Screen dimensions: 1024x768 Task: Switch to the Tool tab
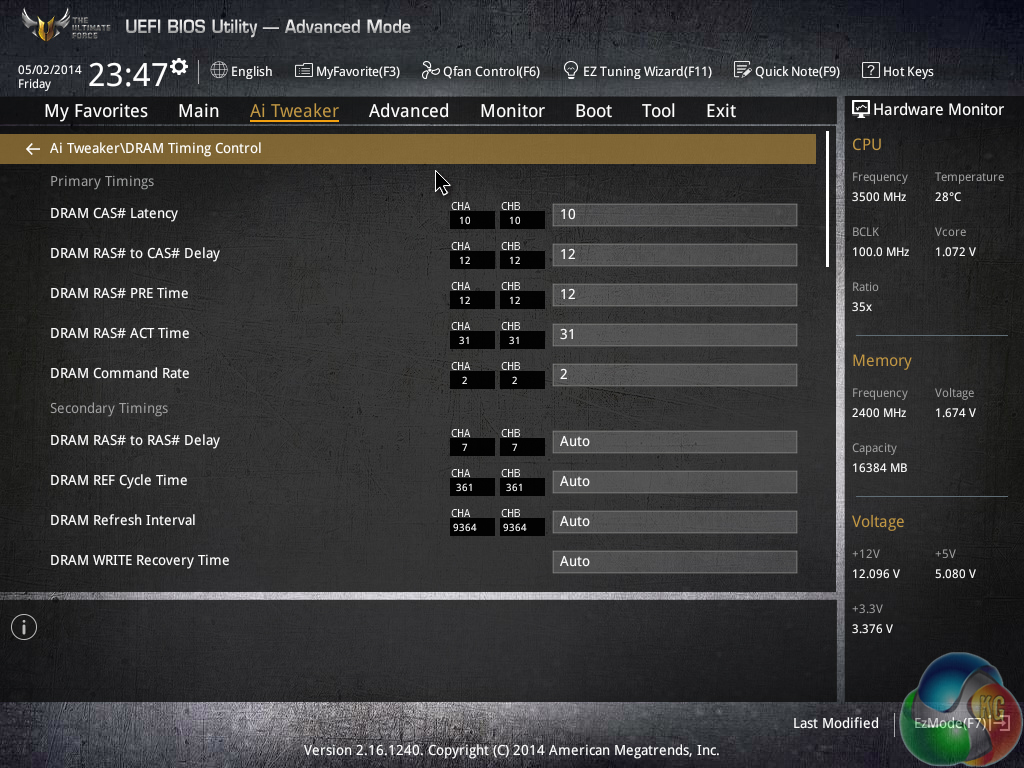coord(658,111)
